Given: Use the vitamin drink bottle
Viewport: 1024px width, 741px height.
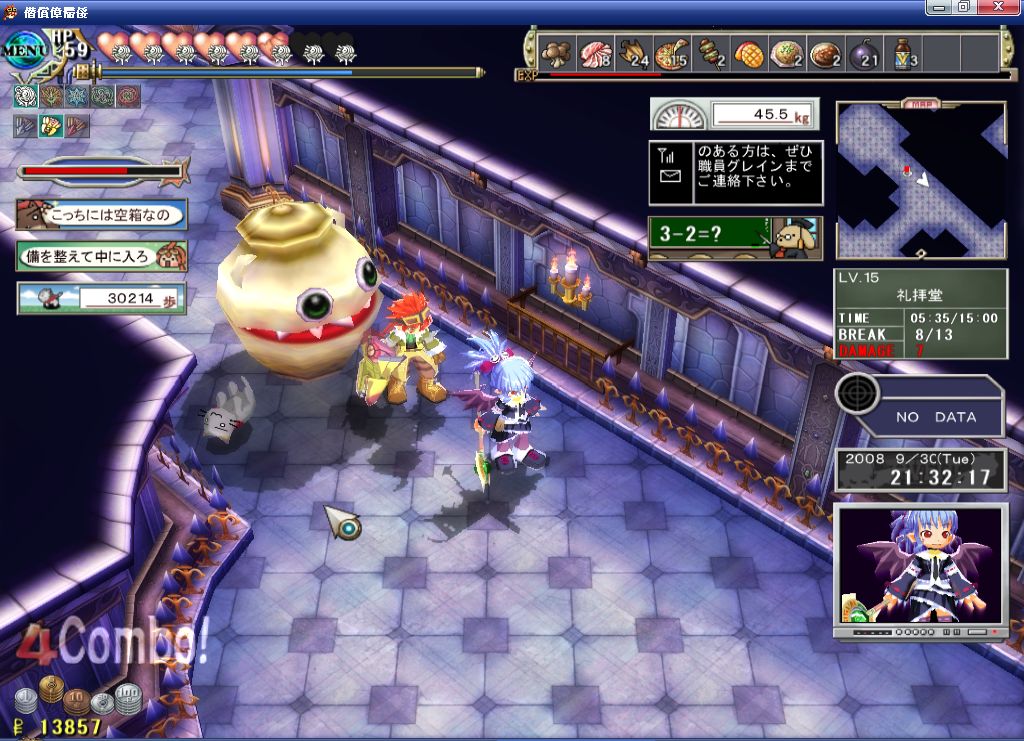Looking at the screenshot, I should (903, 53).
